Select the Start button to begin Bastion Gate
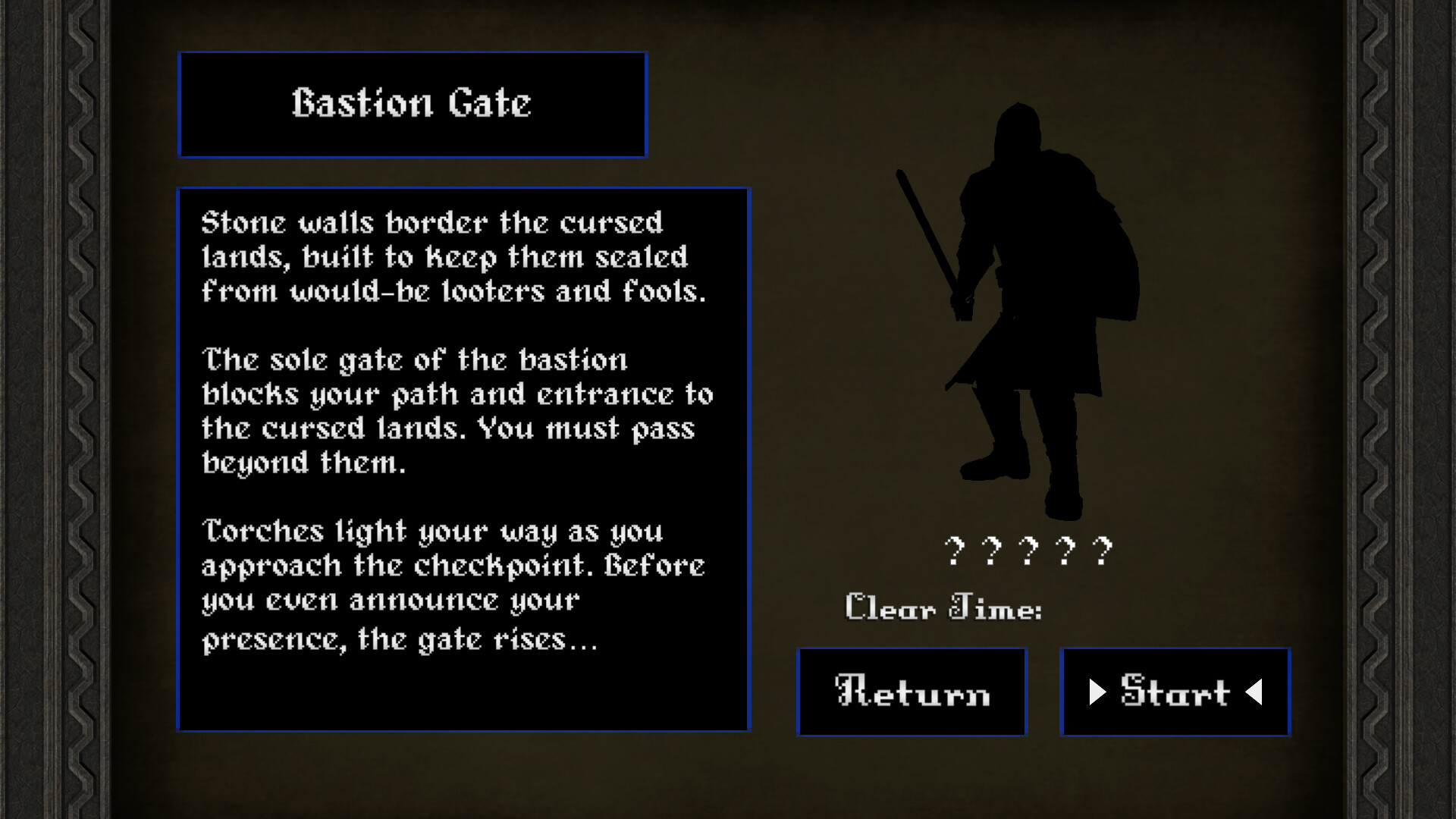 tap(1174, 690)
